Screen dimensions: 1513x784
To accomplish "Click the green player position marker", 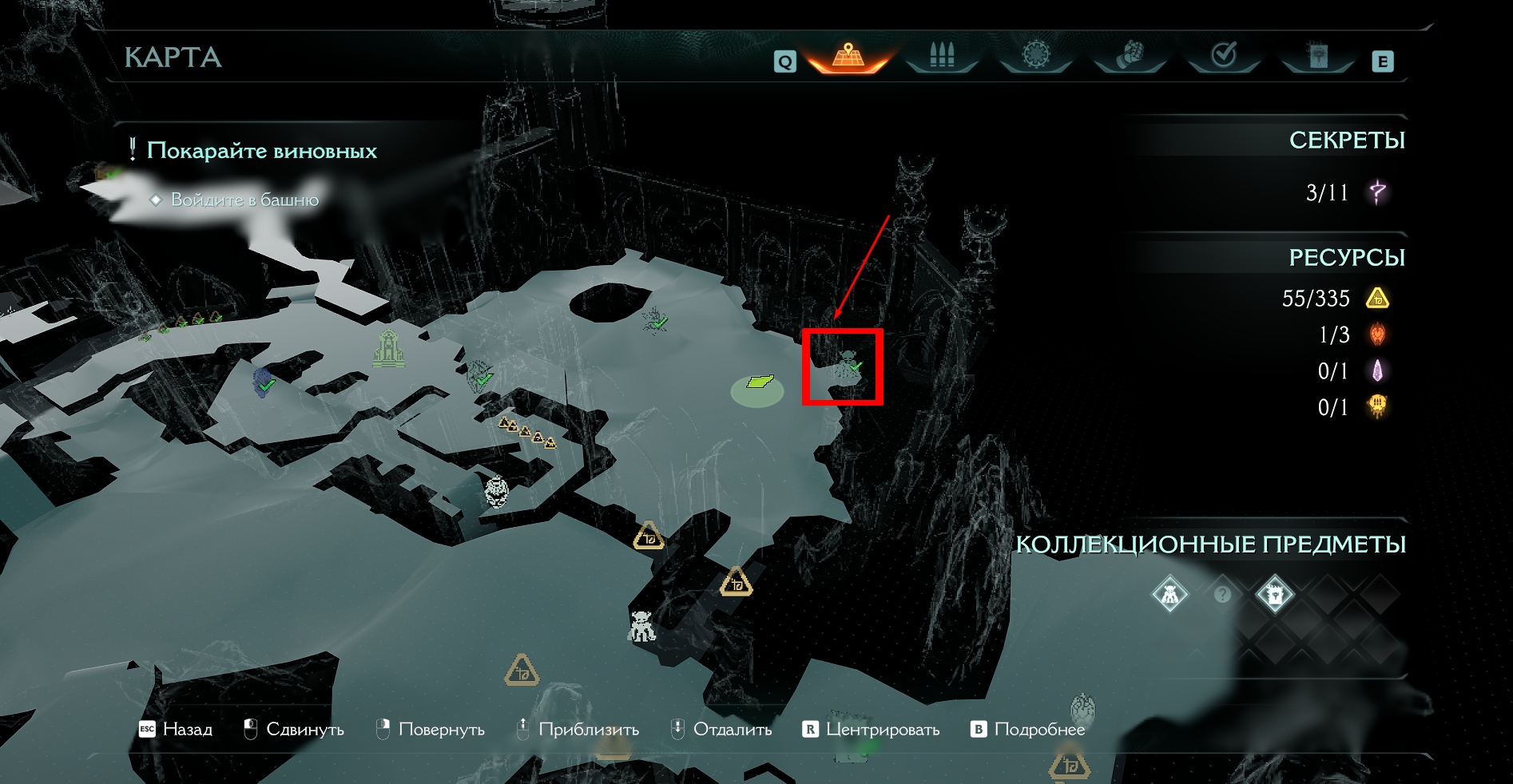I will [x=758, y=383].
